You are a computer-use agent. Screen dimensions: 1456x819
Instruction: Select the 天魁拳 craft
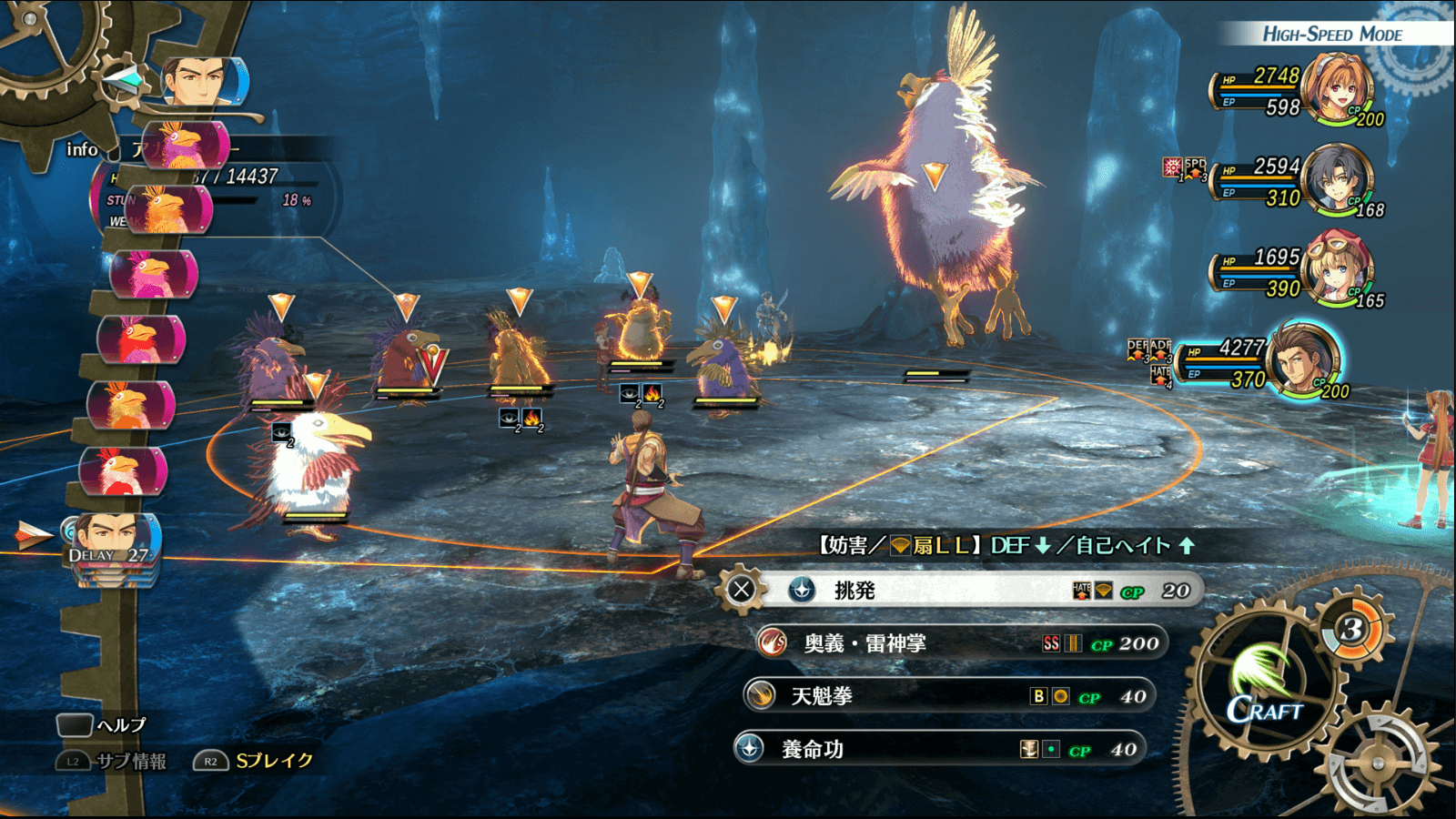[x=951, y=697]
